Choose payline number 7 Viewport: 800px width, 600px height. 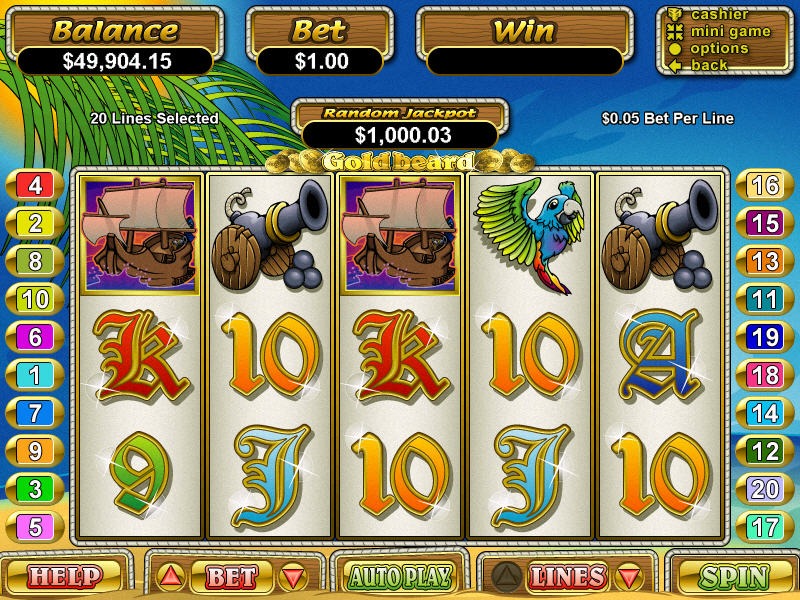35,413
